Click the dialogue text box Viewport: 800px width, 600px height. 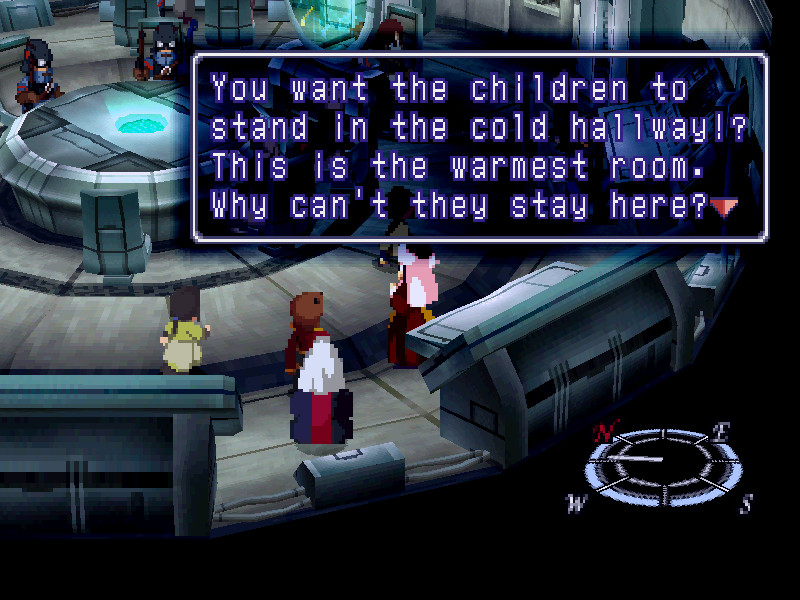480,147
